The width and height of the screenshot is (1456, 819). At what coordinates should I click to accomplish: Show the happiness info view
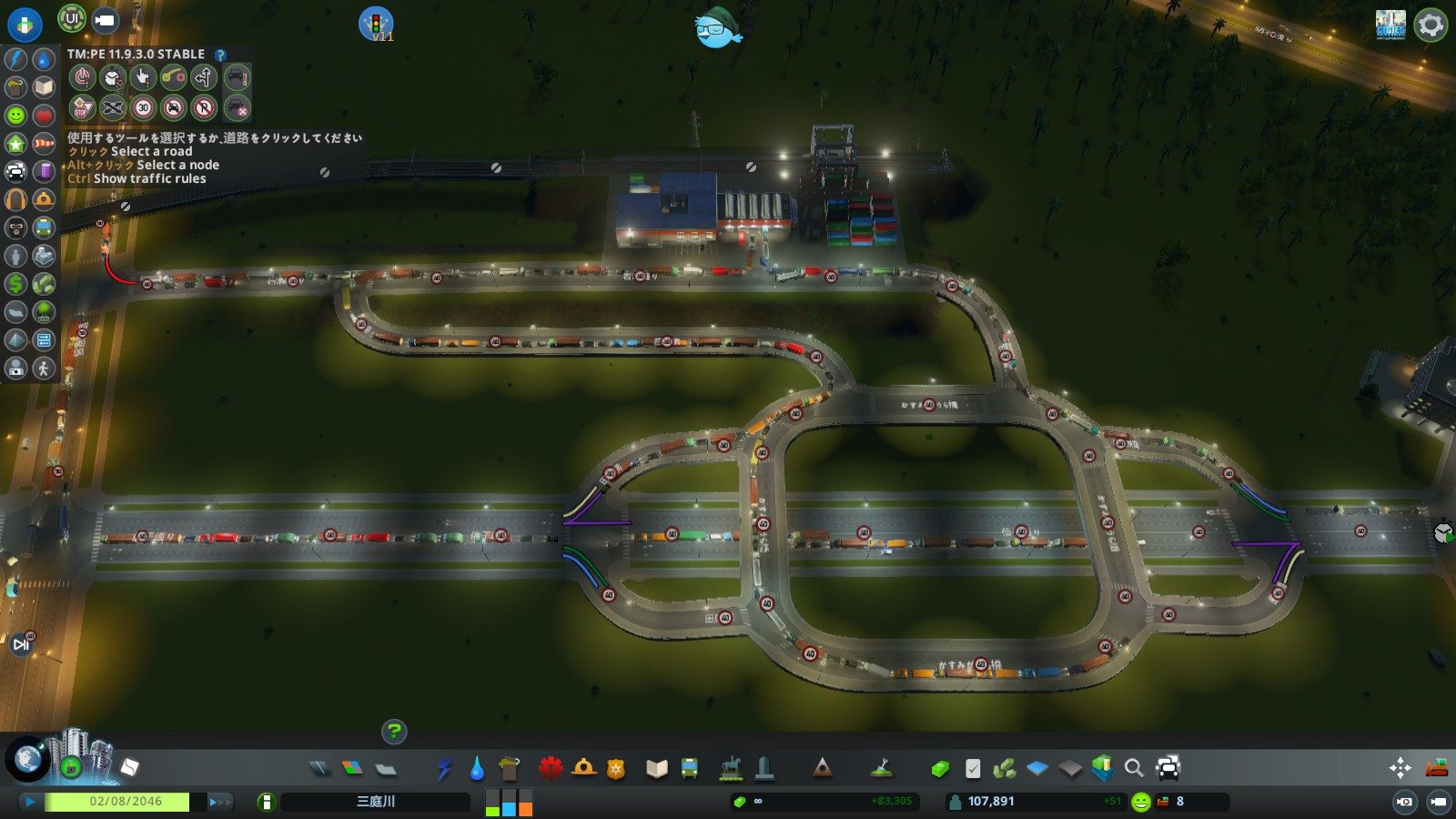(16, 116)
